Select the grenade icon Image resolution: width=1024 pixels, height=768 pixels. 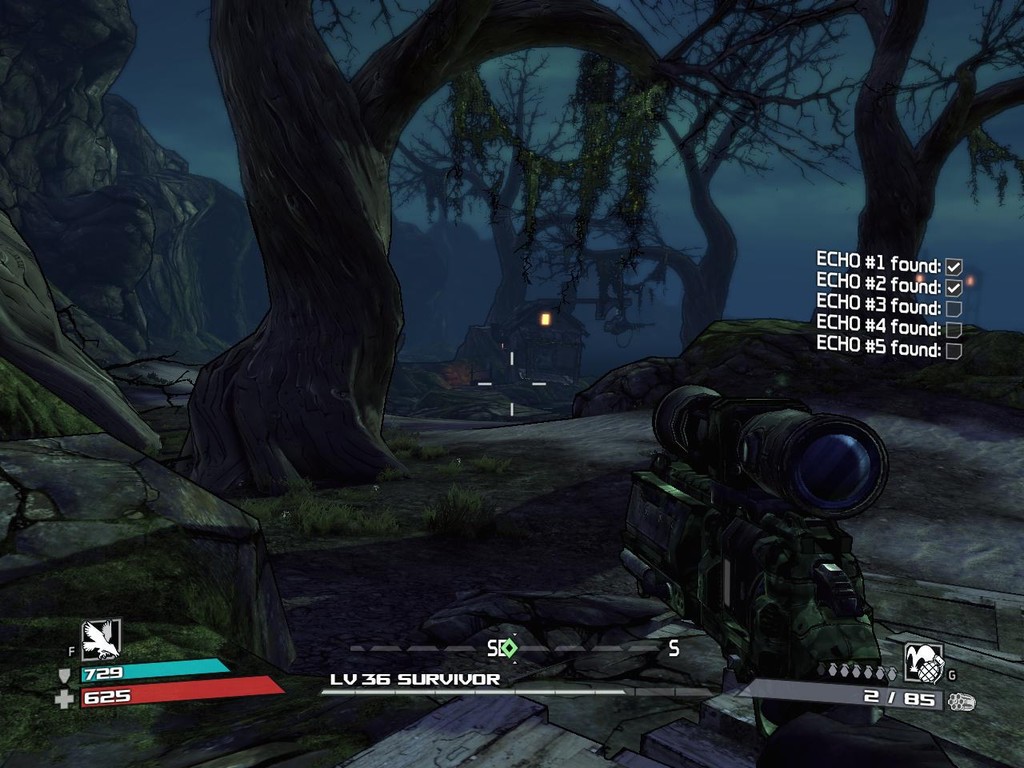coord(923,662)
